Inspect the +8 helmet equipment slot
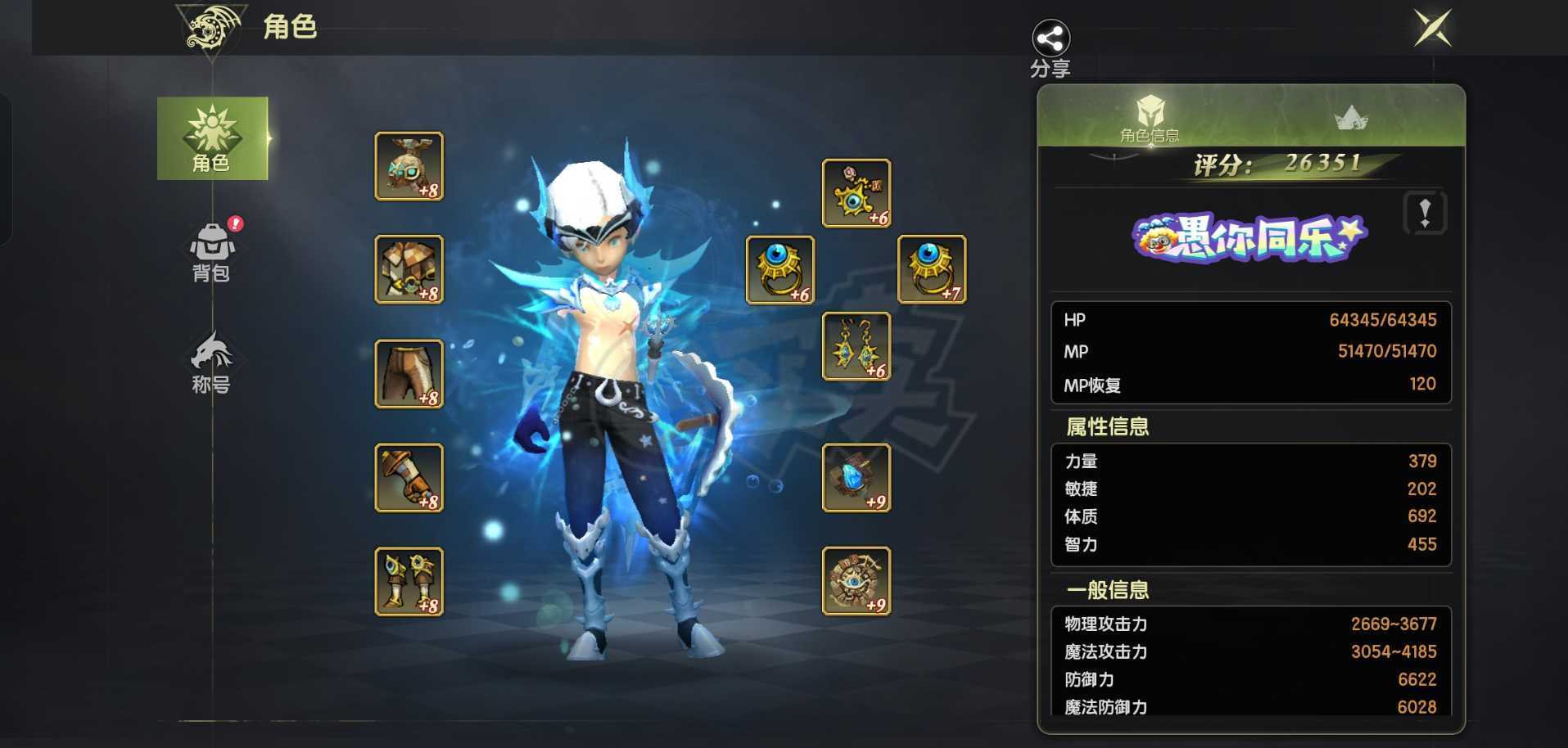Viewport: 1568px width, 748px height. pos(409,166)
